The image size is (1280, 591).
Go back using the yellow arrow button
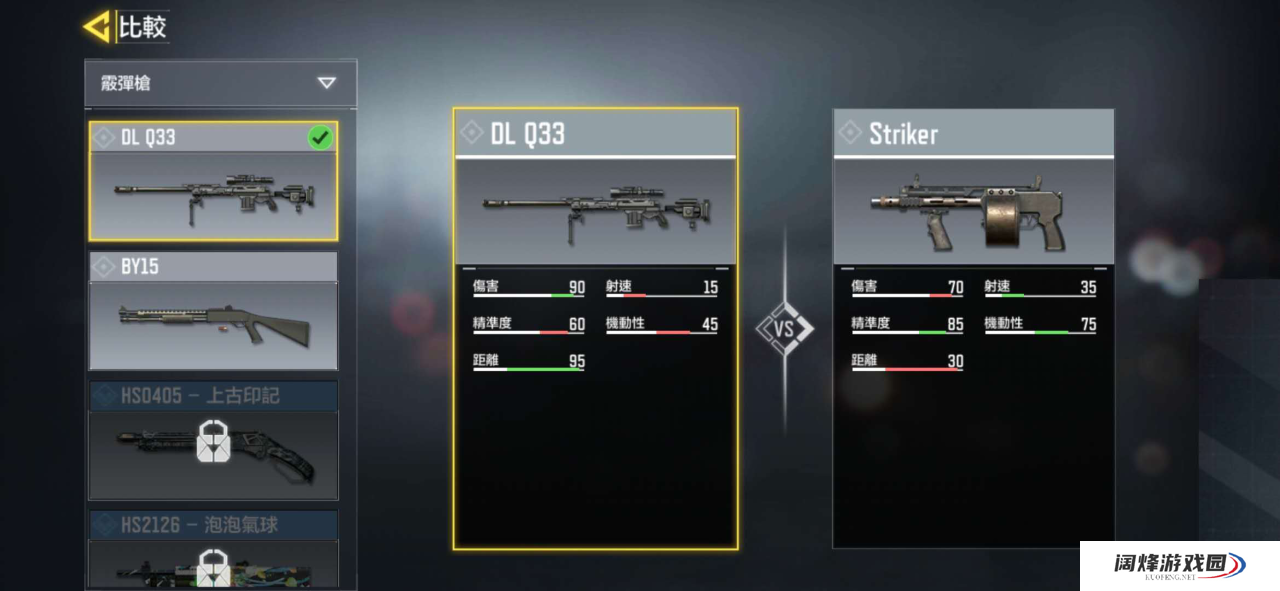coord(97,27)
